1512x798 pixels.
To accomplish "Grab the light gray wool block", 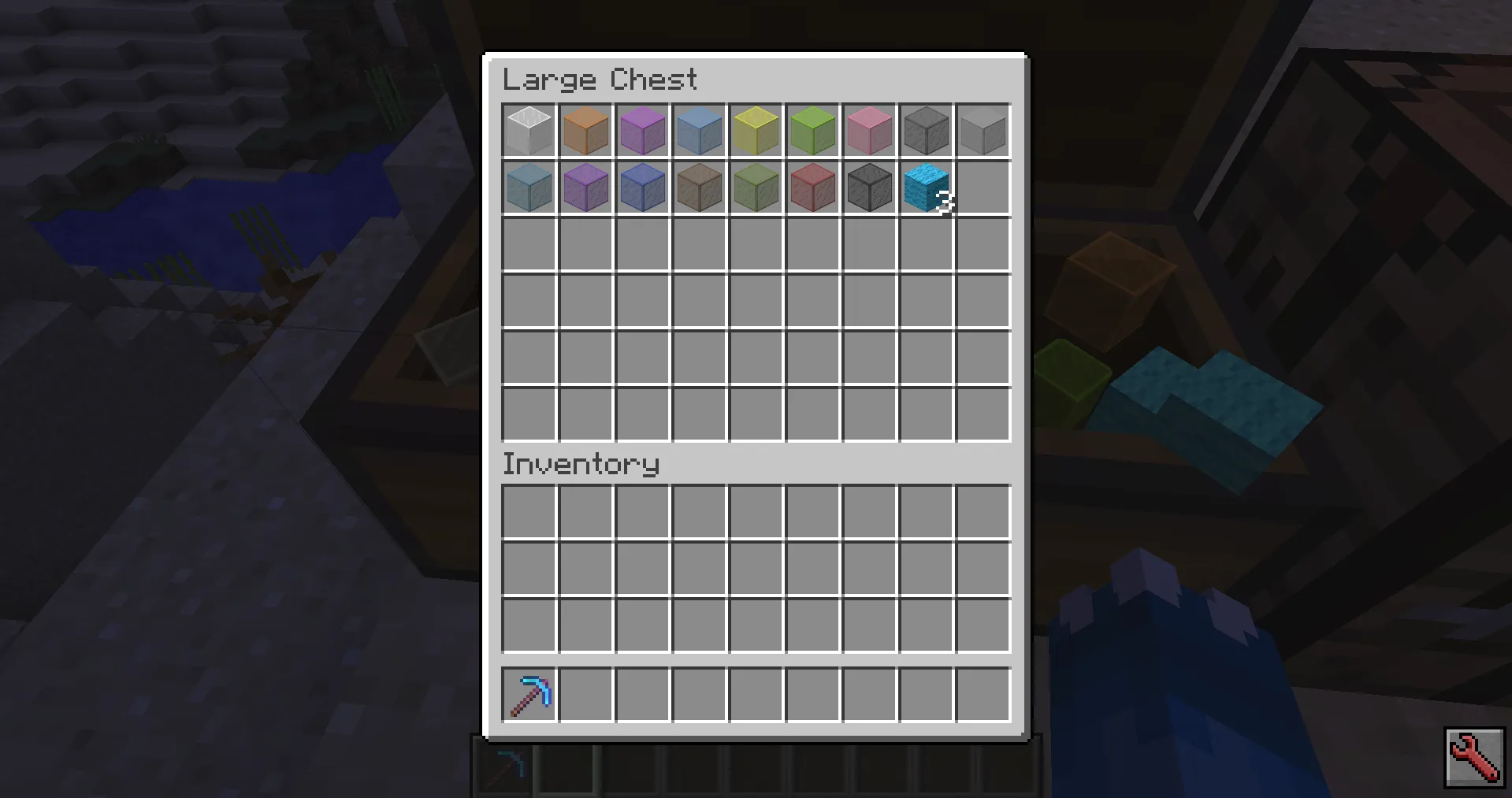I will coord(982,131).
